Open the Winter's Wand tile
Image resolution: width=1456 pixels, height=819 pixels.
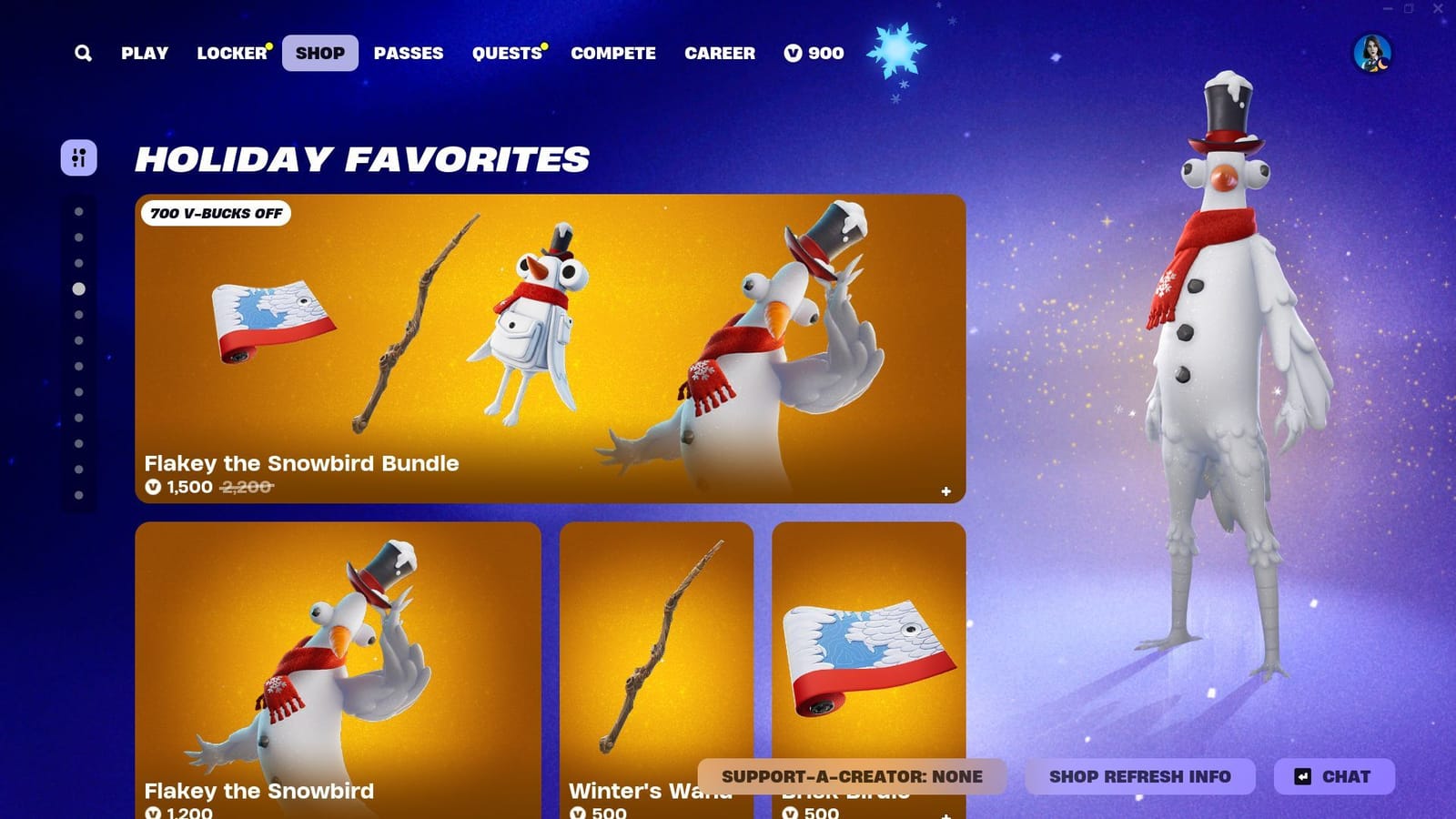pyautogui.click(x=657, y=655)
